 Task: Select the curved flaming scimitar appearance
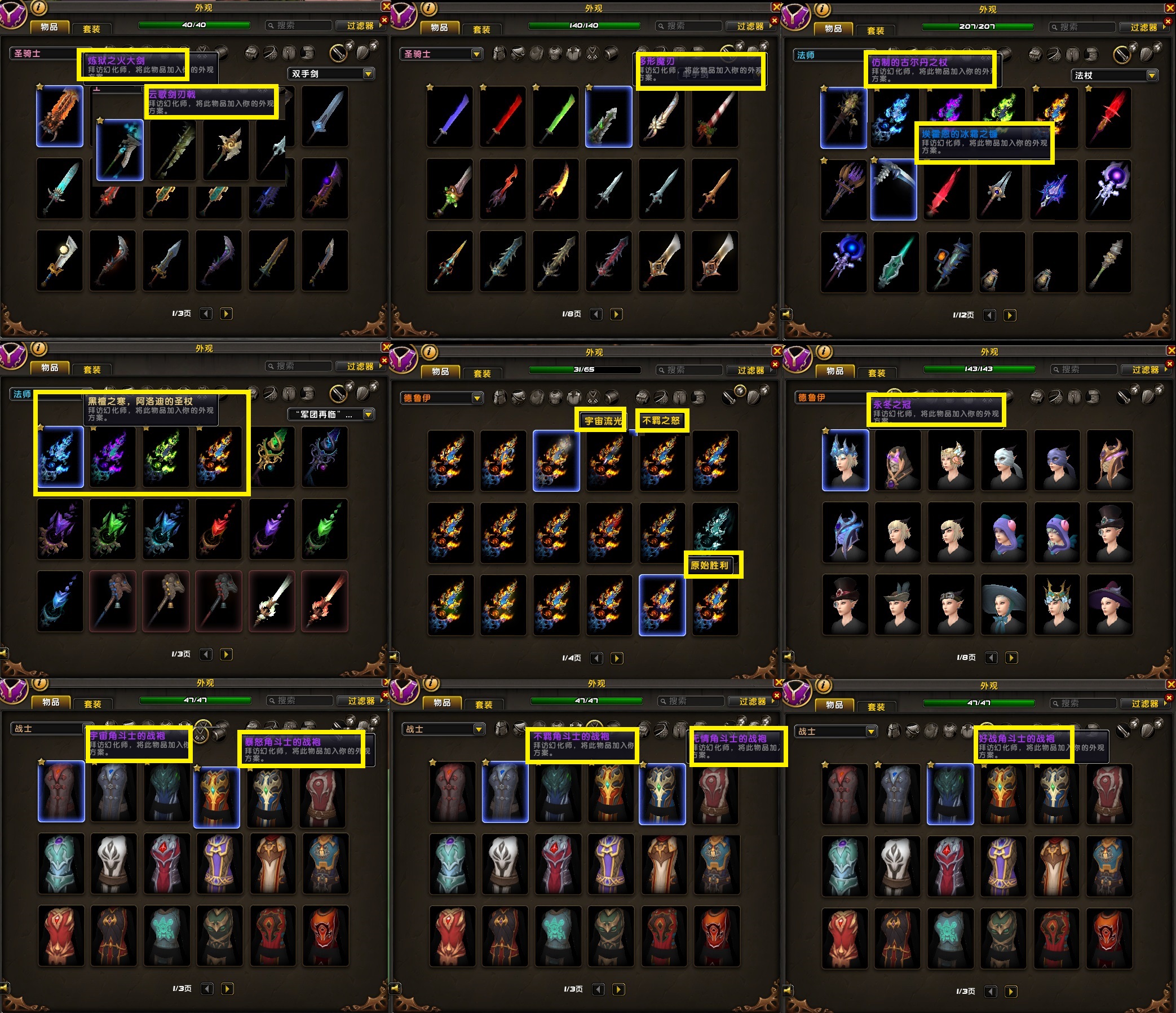pyautogui.click(x=556, y=189)
